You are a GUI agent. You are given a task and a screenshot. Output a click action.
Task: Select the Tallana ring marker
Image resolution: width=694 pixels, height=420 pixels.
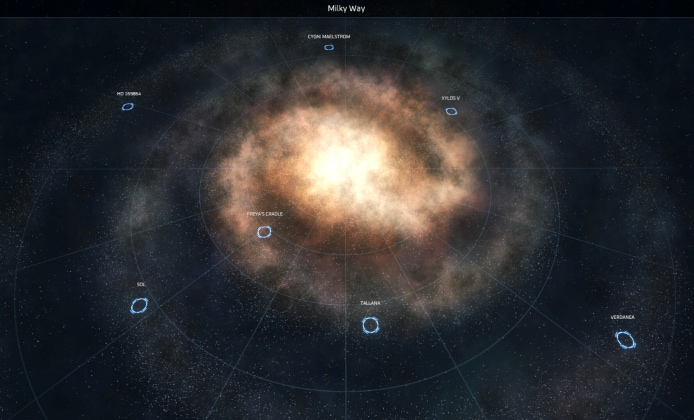coord(370,325)
